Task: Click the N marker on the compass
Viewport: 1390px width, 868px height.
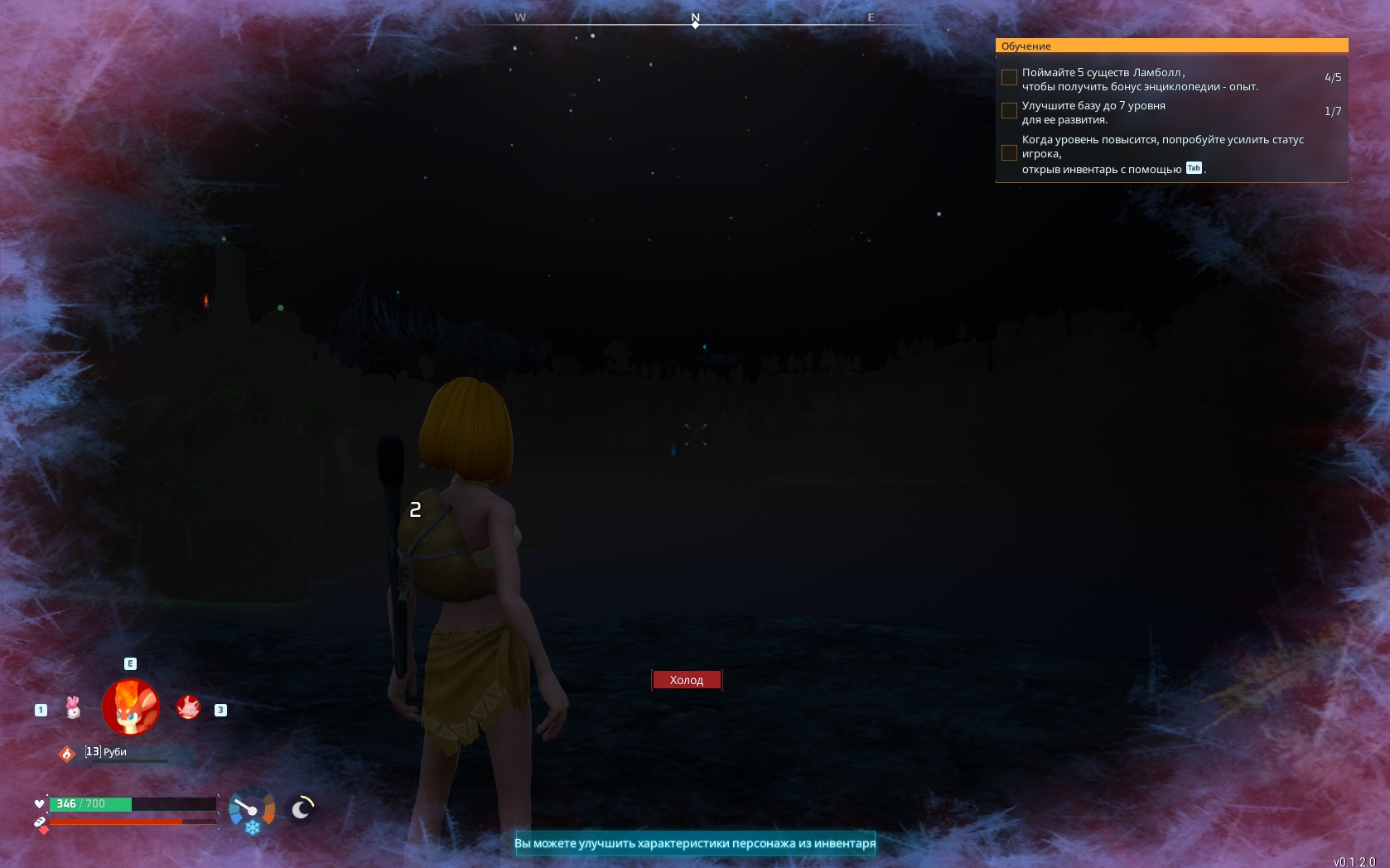Action: (696, 18)
